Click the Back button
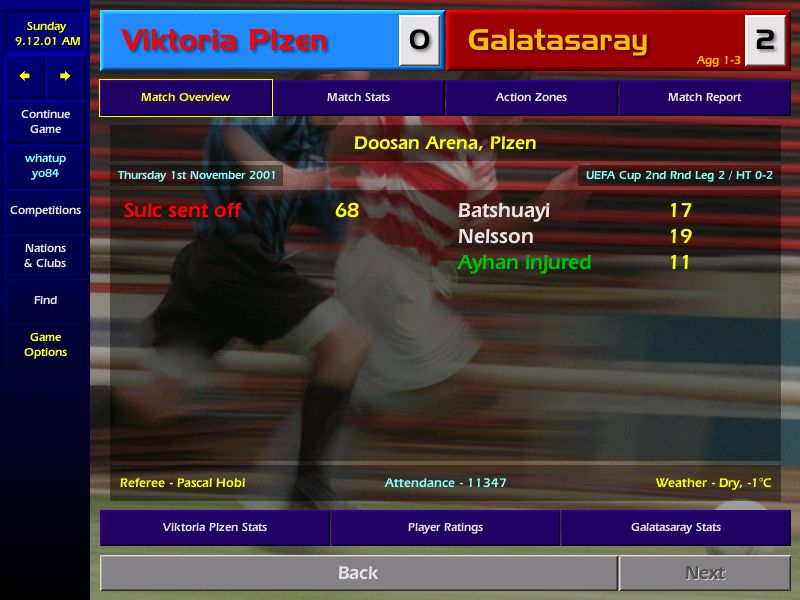Viewport: 800px width, 600px height. (358, 573)
